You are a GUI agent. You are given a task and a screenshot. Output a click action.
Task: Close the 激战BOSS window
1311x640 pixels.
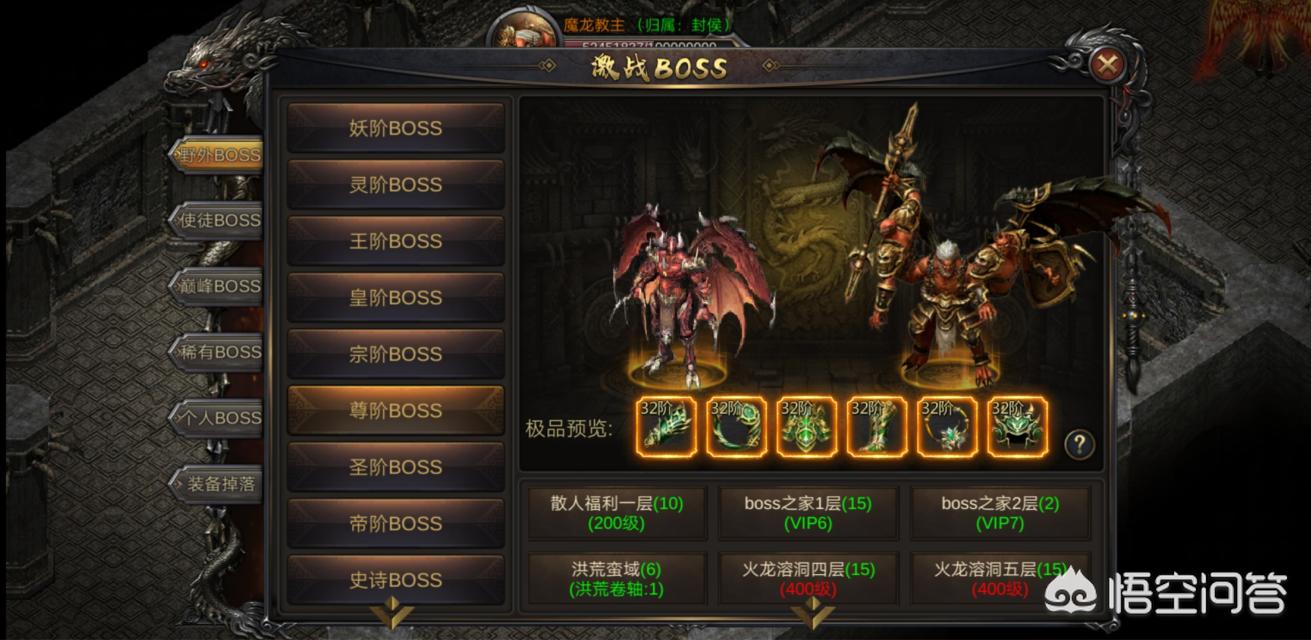[1106, 66]
